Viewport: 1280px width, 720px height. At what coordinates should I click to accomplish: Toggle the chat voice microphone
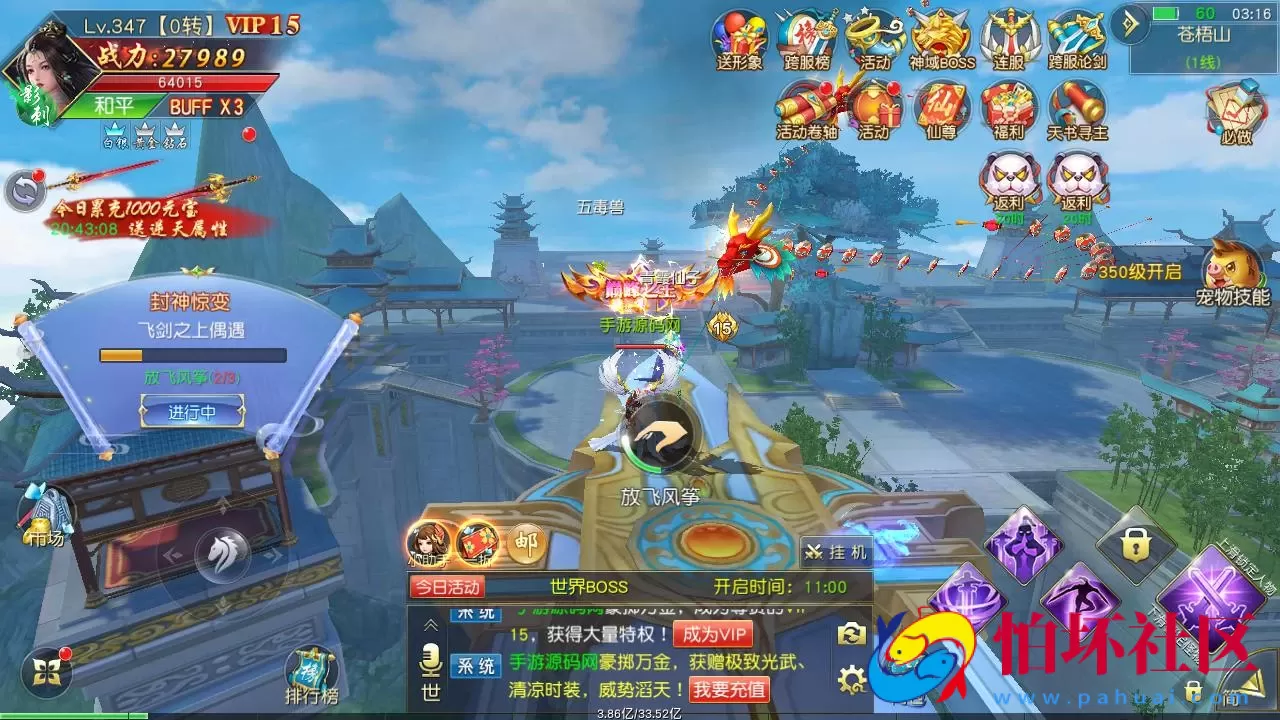430,660
